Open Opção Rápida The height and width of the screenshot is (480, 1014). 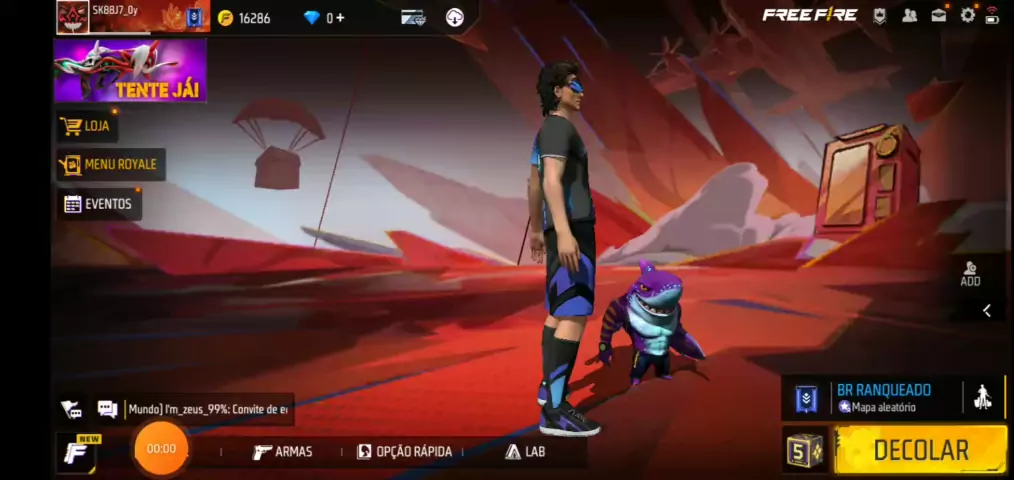(405, 452)
